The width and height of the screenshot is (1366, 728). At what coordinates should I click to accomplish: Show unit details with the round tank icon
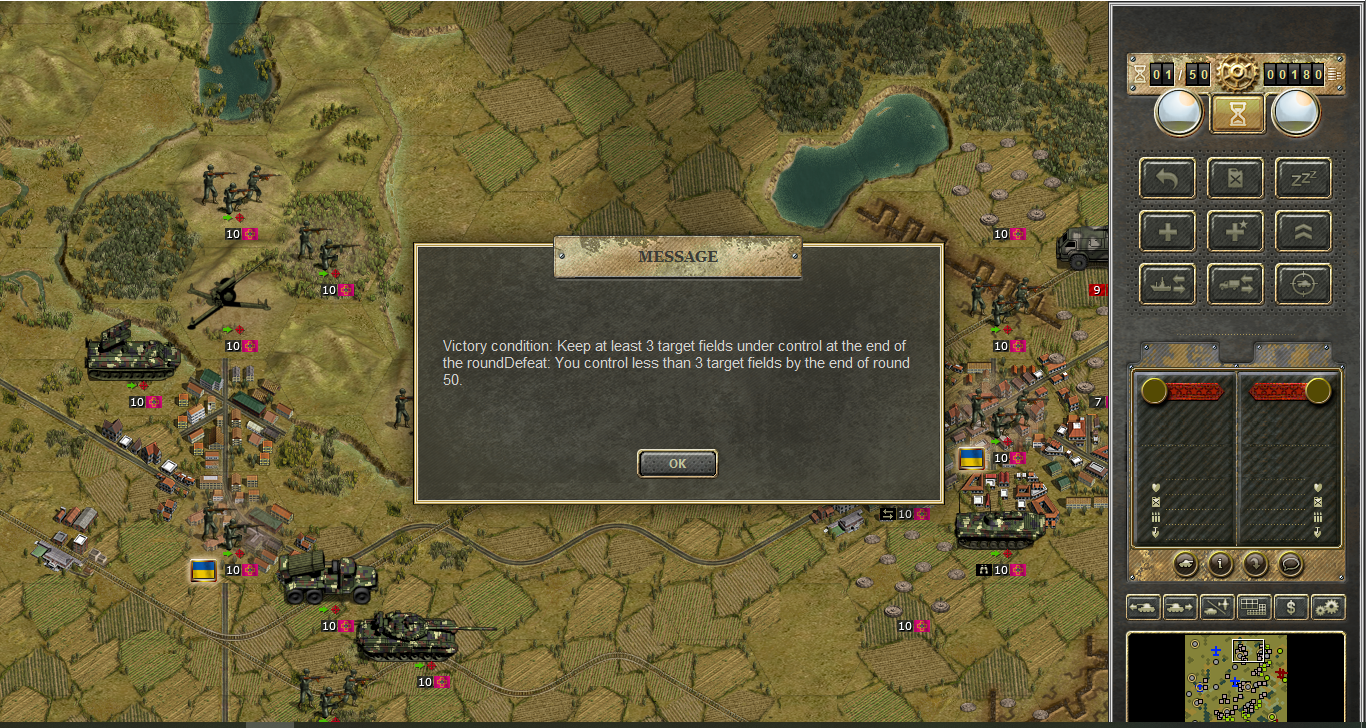pos(1186,564)
